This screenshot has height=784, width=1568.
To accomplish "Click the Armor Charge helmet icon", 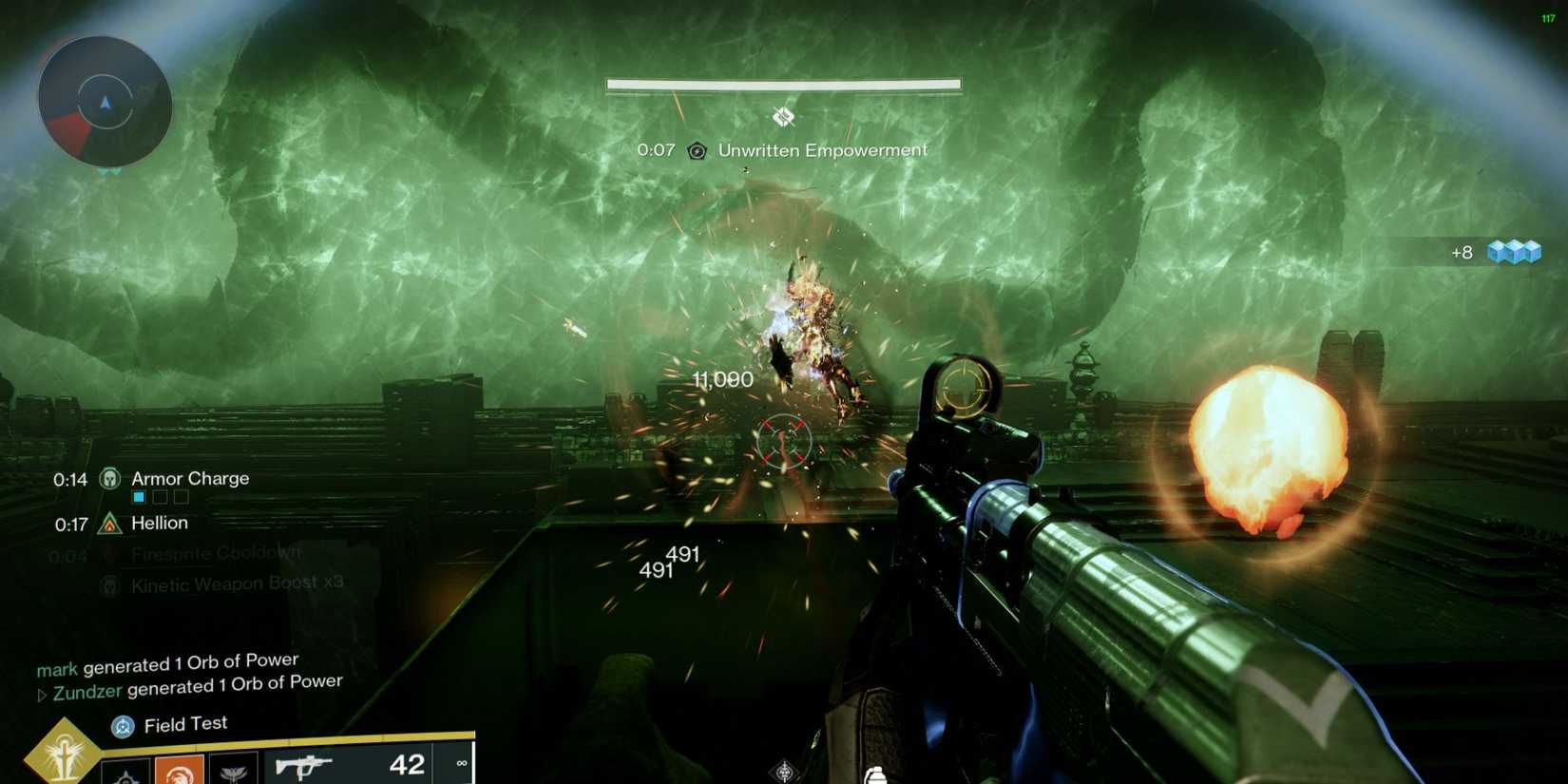I will [x=109, y=479].
